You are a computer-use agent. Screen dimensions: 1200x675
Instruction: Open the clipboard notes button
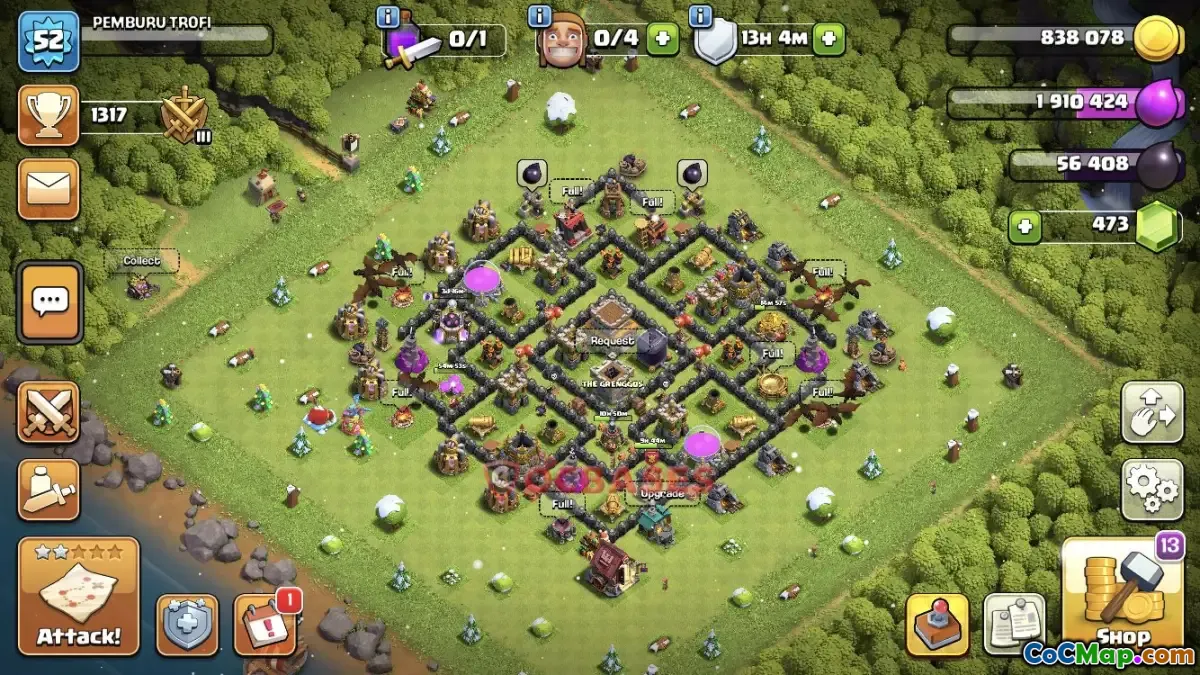pos(1014,624)
